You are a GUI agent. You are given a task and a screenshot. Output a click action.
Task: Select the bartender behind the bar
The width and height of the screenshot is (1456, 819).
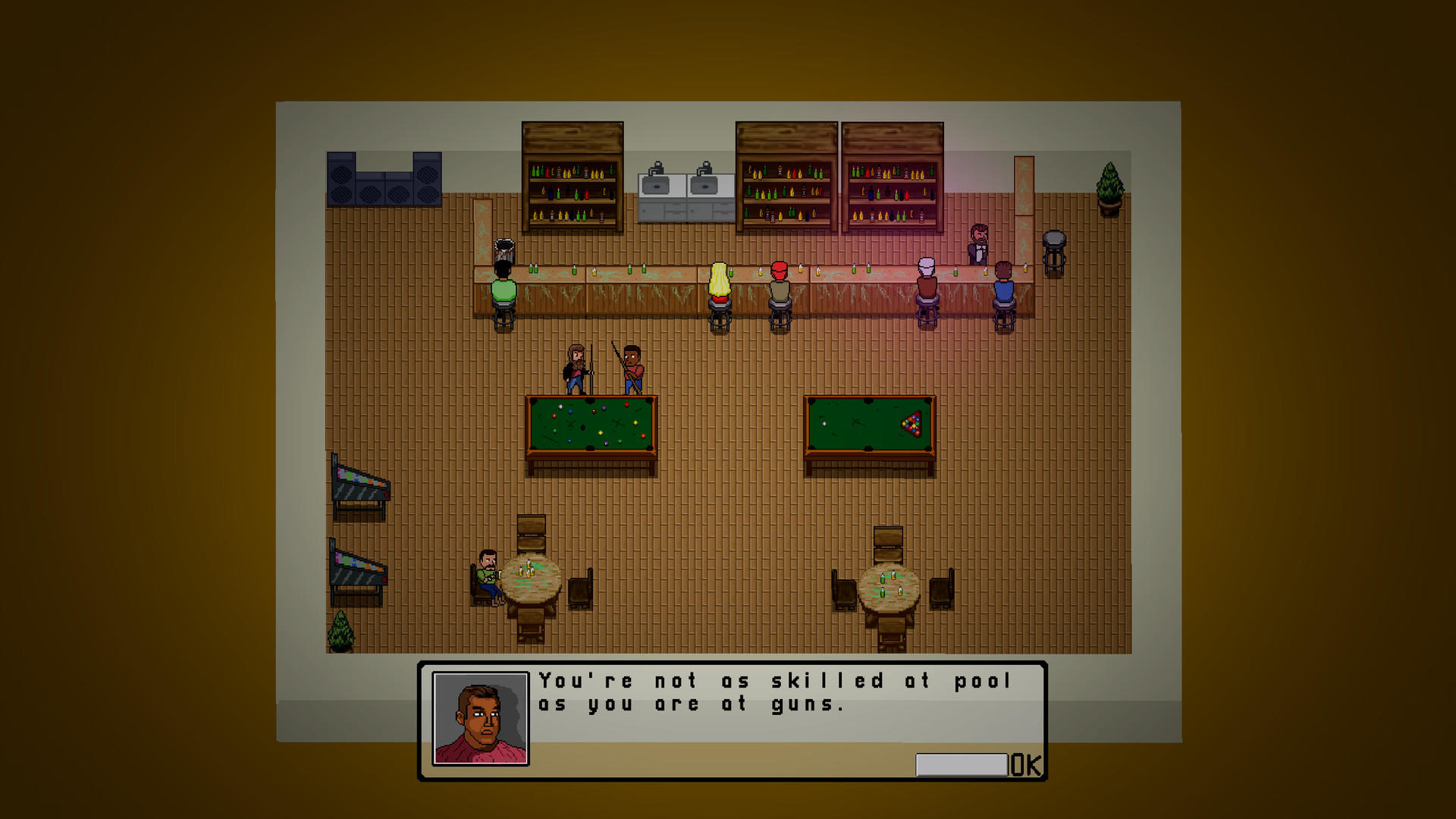coord(978,243)
